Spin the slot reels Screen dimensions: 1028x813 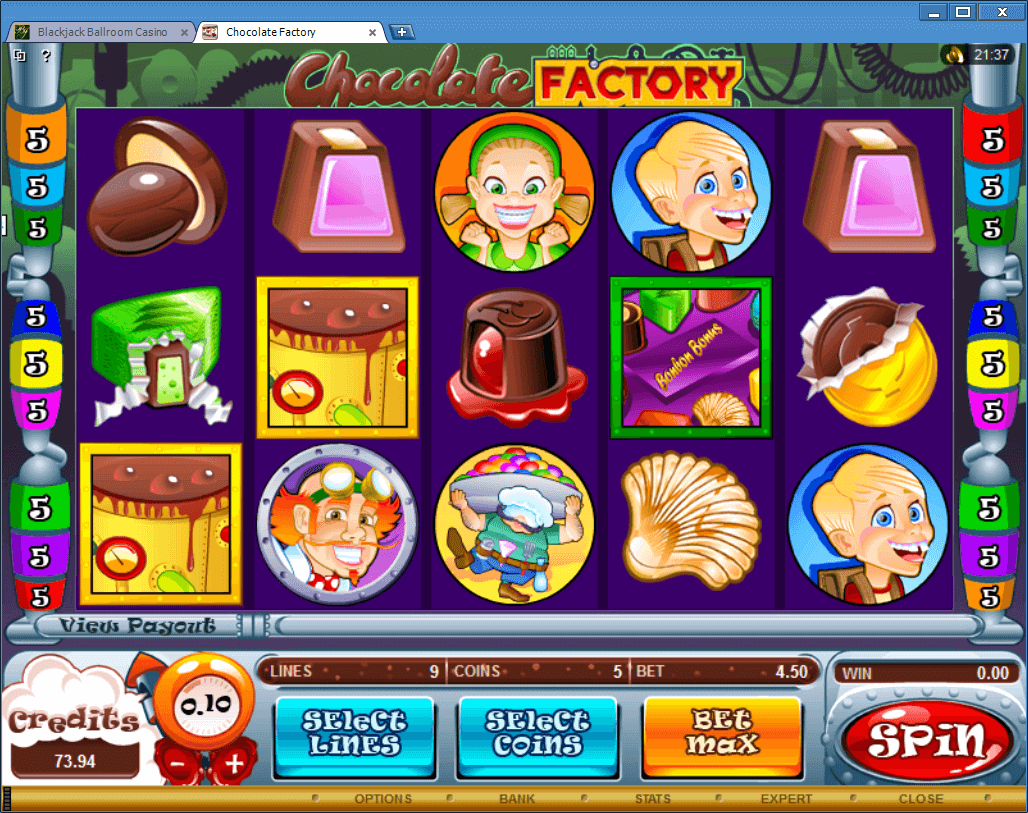point(926,740)
